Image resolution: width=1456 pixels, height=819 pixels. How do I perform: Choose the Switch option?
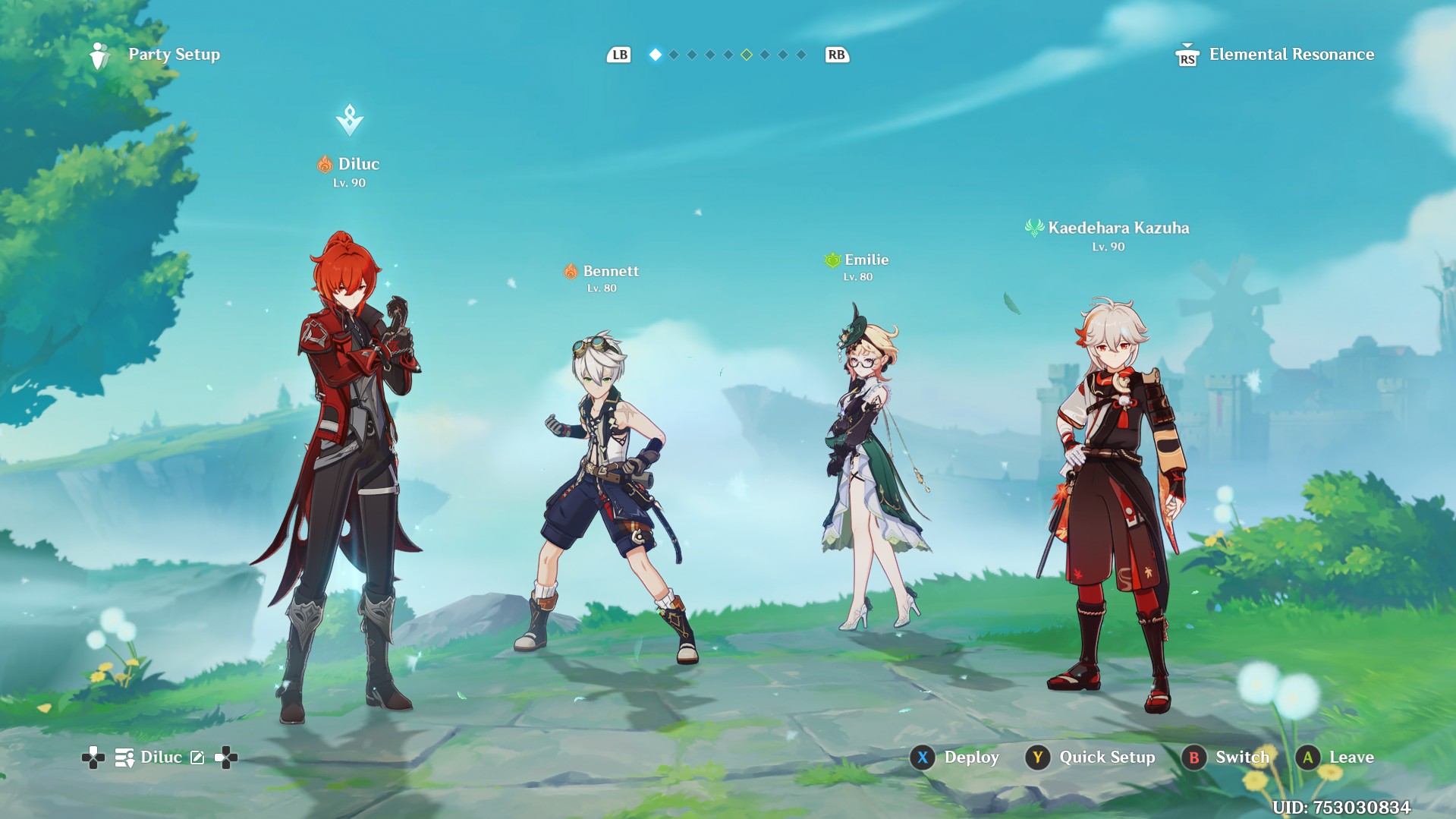pos(1225,757)
